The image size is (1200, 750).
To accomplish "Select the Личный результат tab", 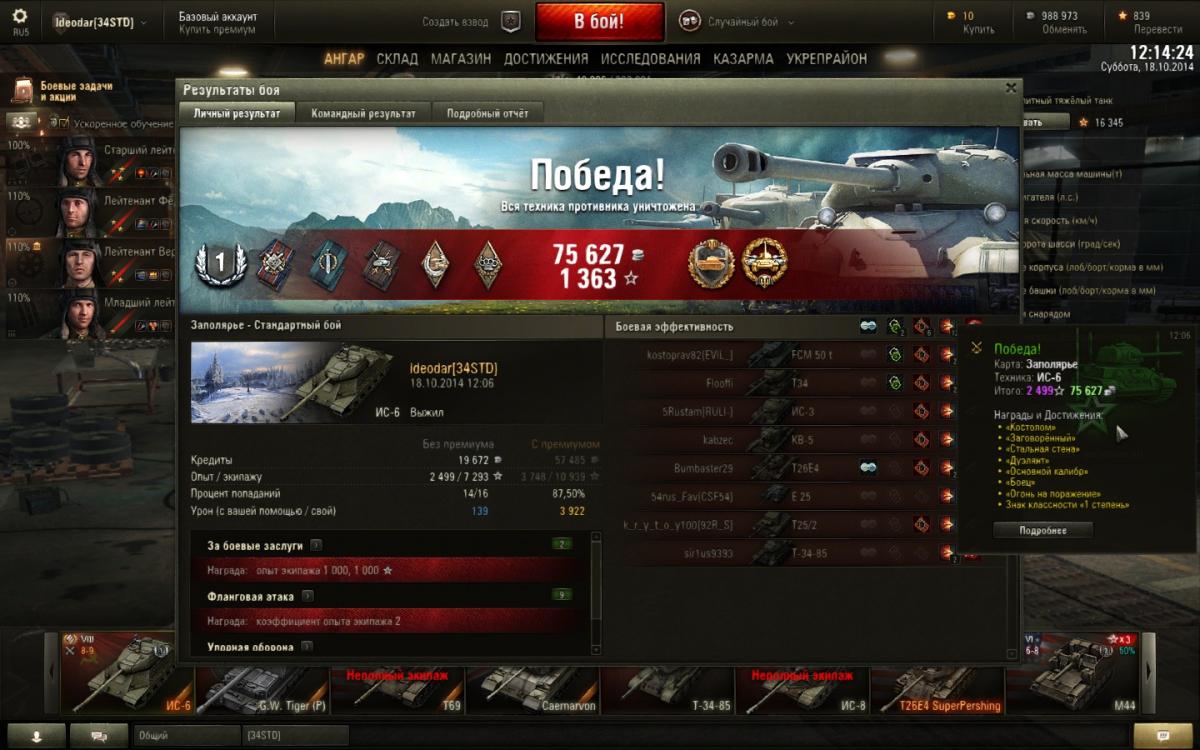I will point(237,113).
